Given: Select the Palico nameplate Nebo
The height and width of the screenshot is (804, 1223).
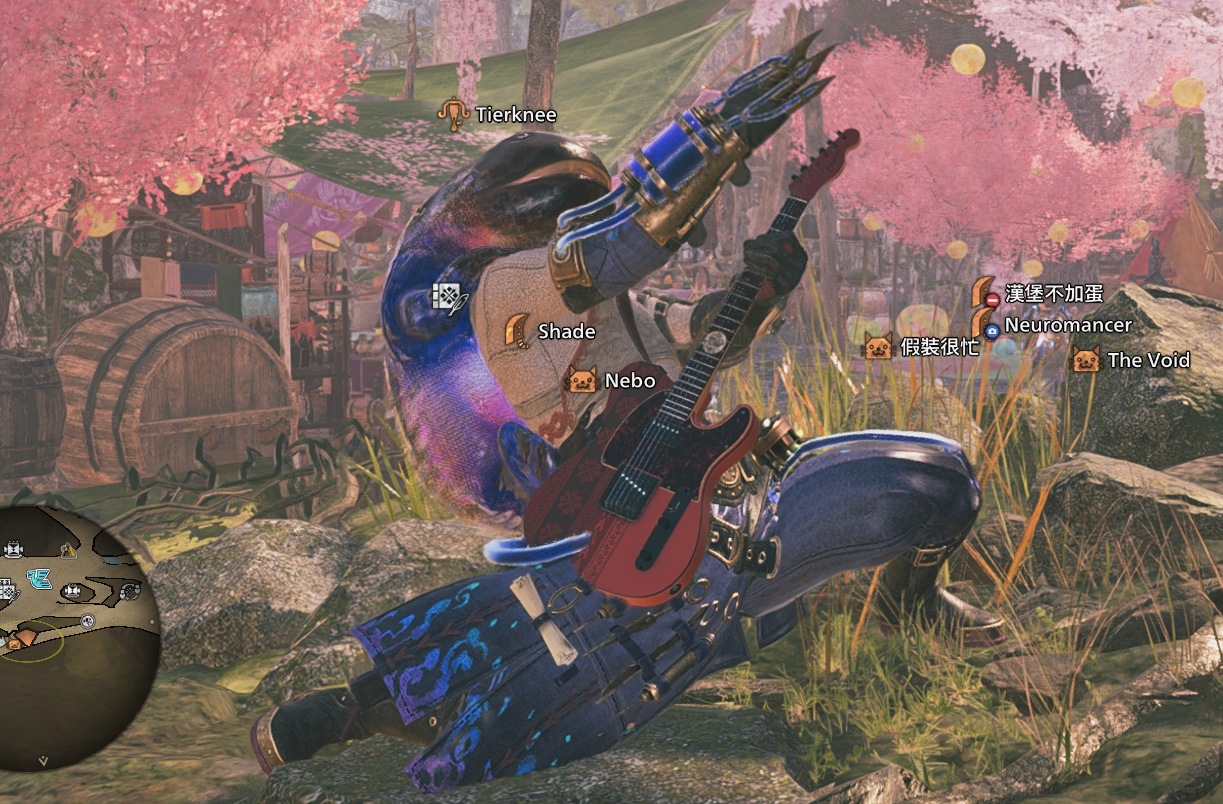Looking at the screenshot, I should click(x=629, y=380).
